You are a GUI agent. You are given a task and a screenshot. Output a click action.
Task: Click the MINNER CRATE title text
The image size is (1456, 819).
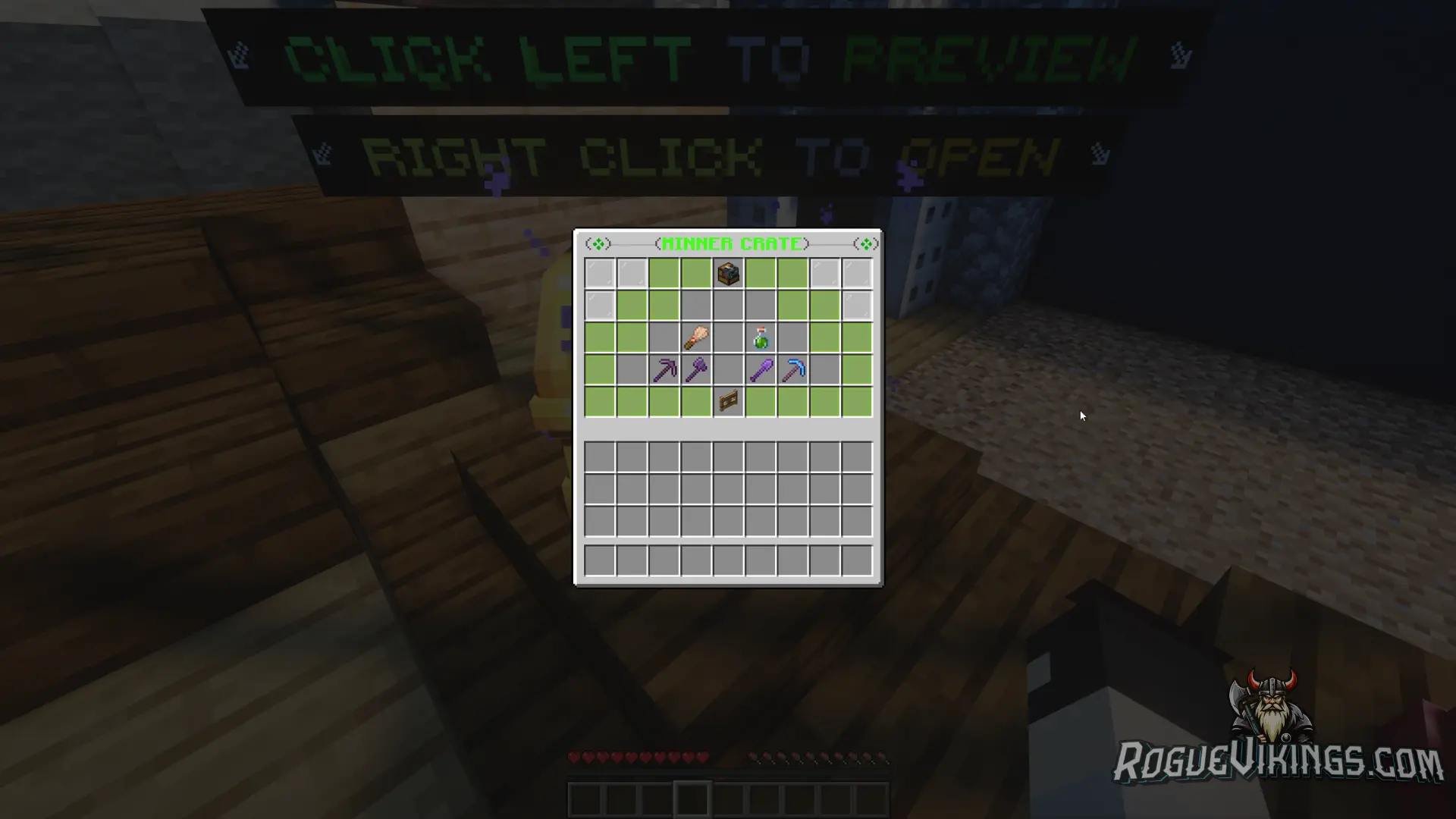tap(732, 243)
